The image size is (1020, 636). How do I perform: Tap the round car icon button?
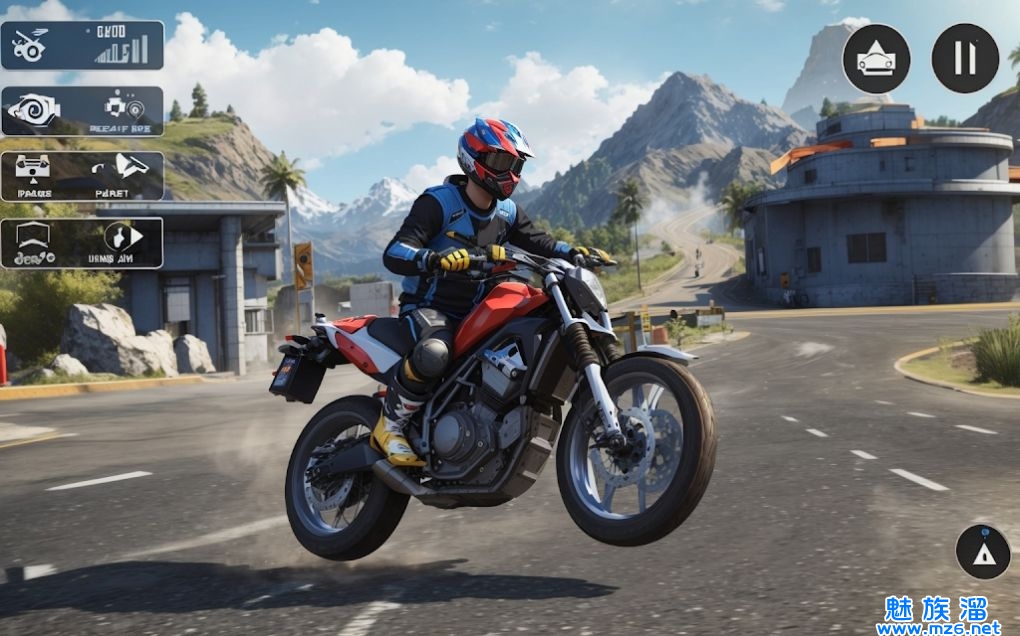pos(876,59)
